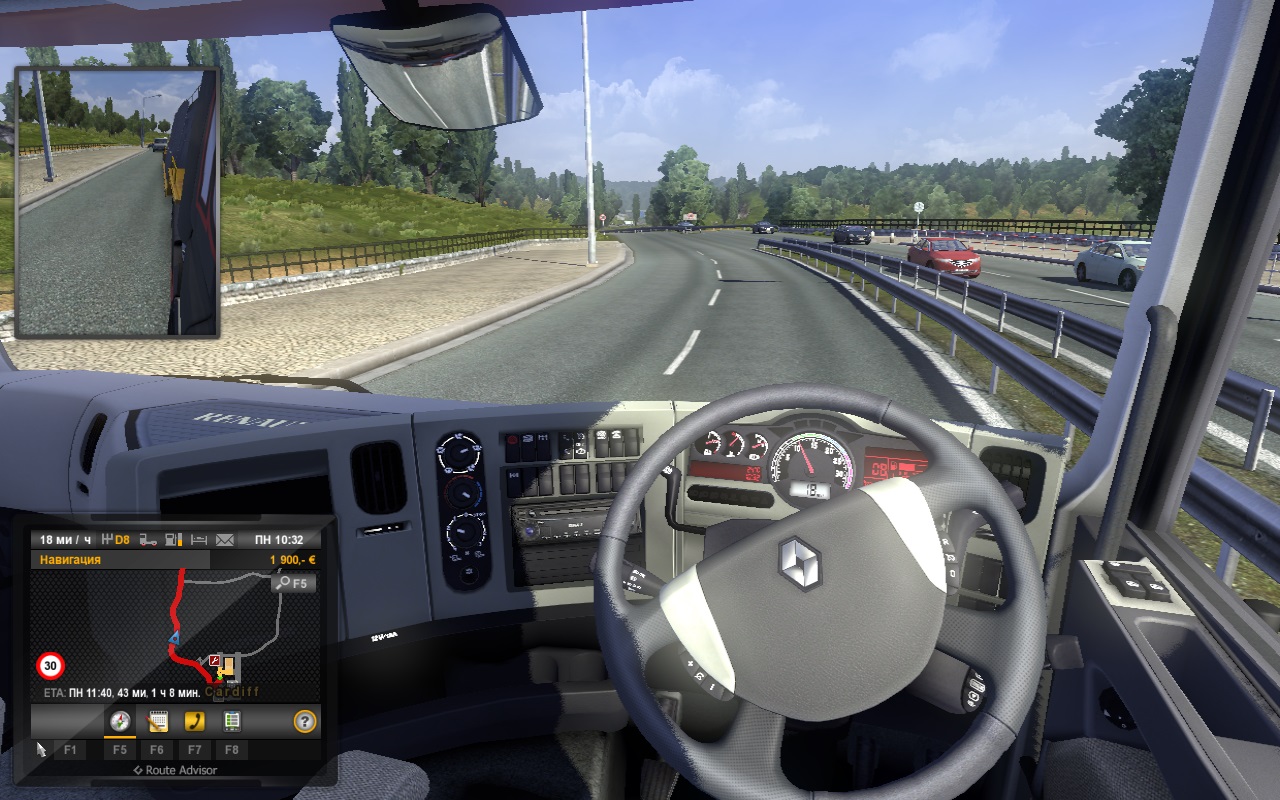Click the magnifier zoom button on the map
Viewport: 1280px width, 800px height.
pyautogui.click(x=295, y=582)
